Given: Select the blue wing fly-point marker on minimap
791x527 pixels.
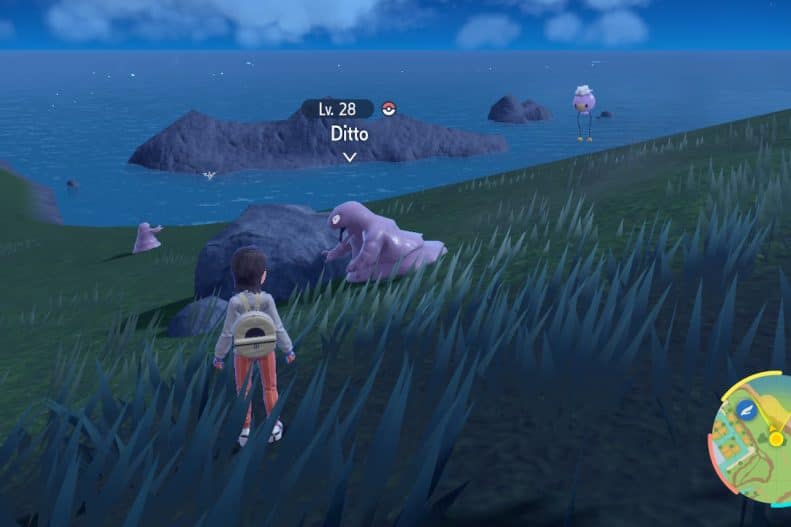Looking at the screenshot, I should pyautogui.click(x=745, y=408).
